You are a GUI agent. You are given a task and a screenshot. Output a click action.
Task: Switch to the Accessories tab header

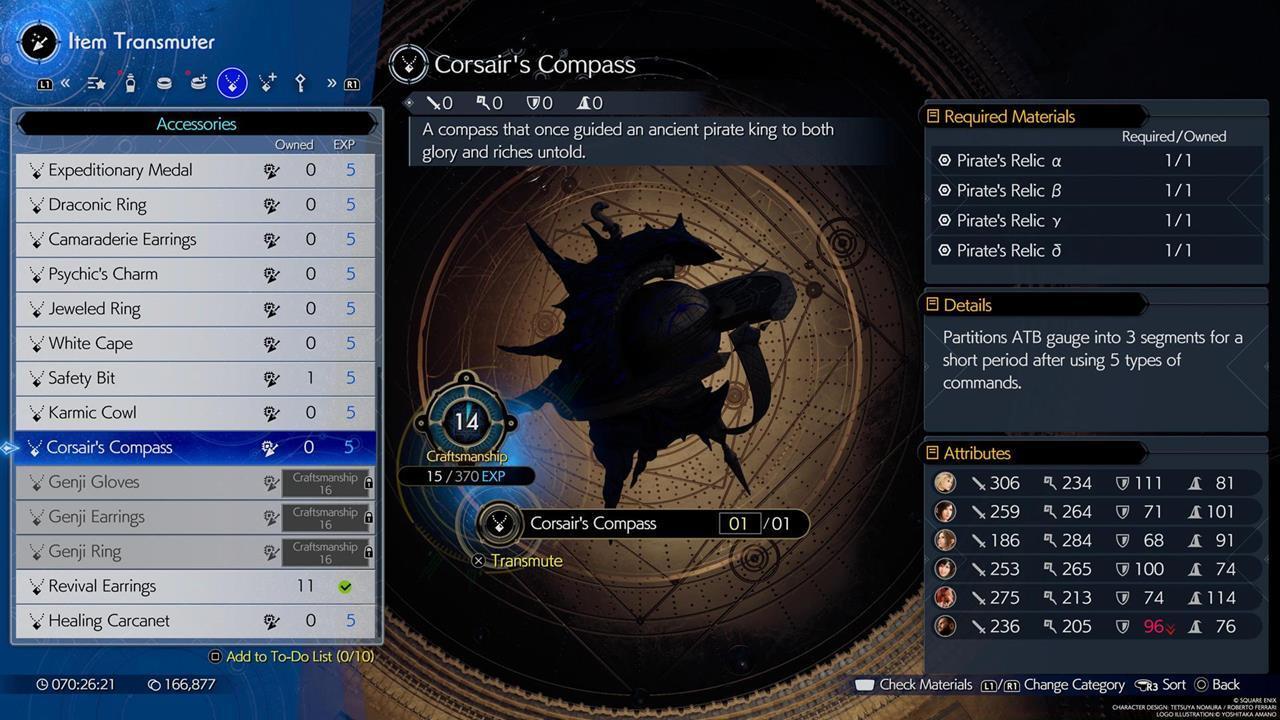click(196, 123)
